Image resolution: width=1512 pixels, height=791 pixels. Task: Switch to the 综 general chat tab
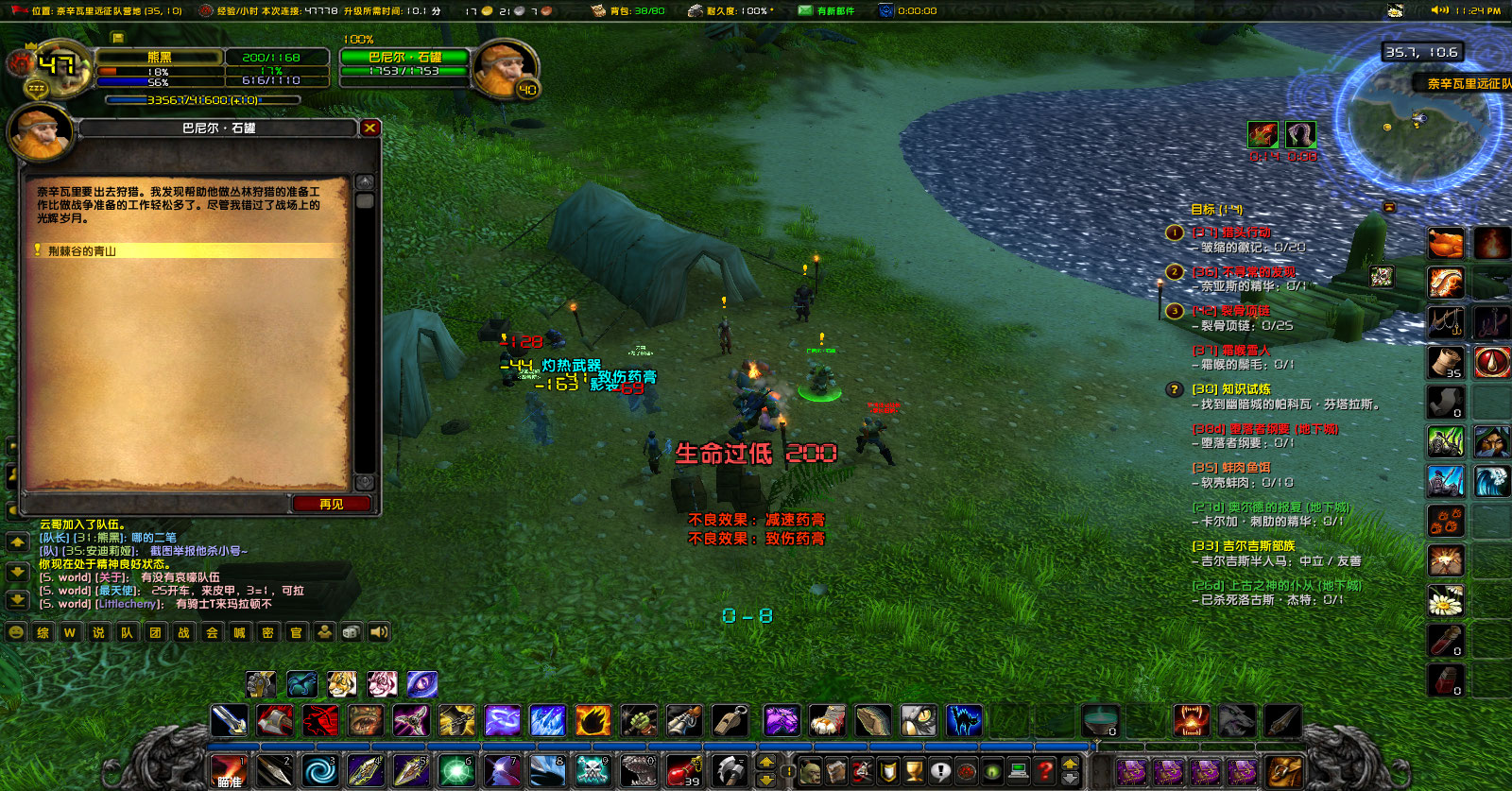(42, 633)
